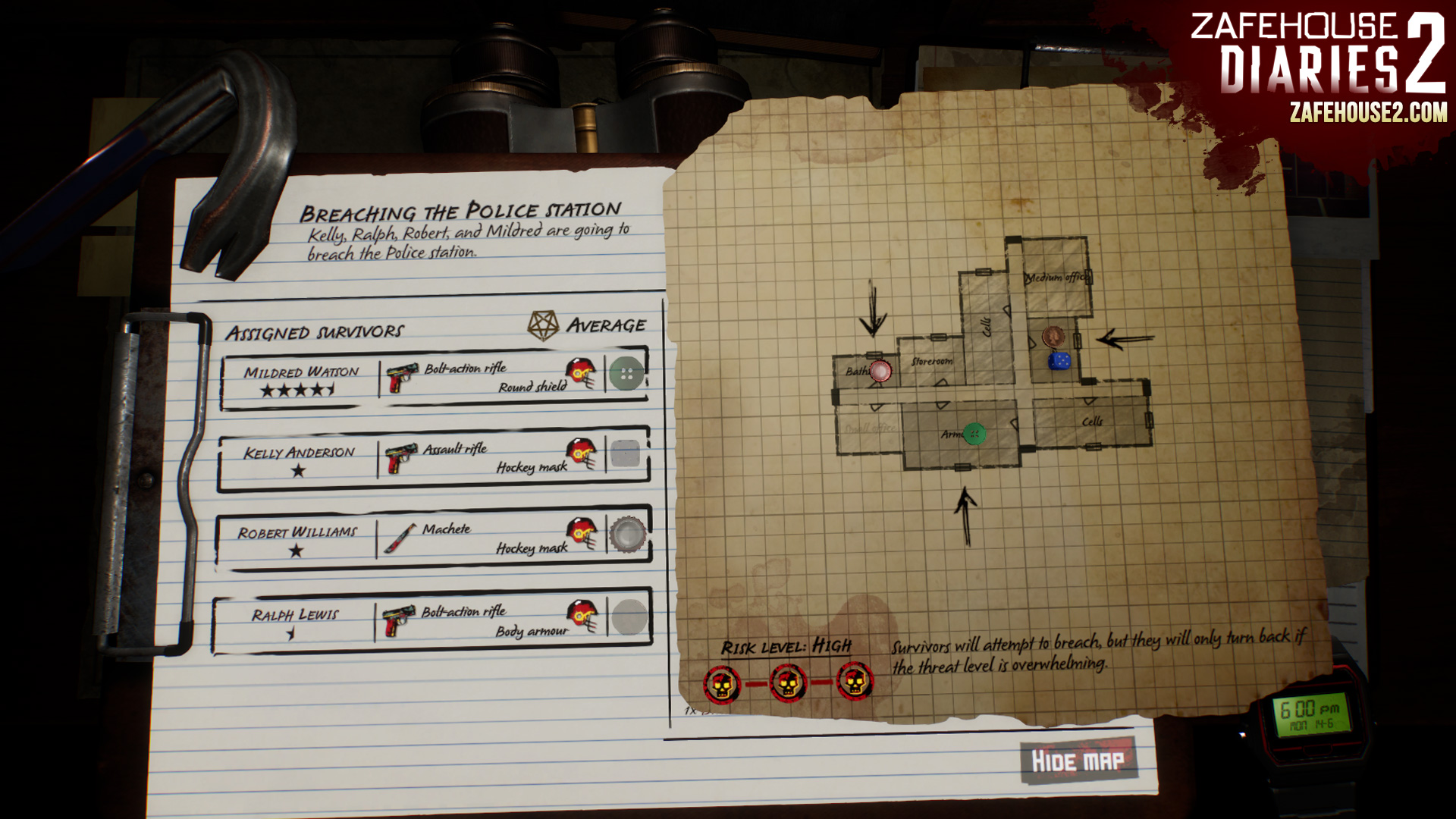Select Kelly's Assault rifle weapon

pyautogui.click(x=454, y=449)
